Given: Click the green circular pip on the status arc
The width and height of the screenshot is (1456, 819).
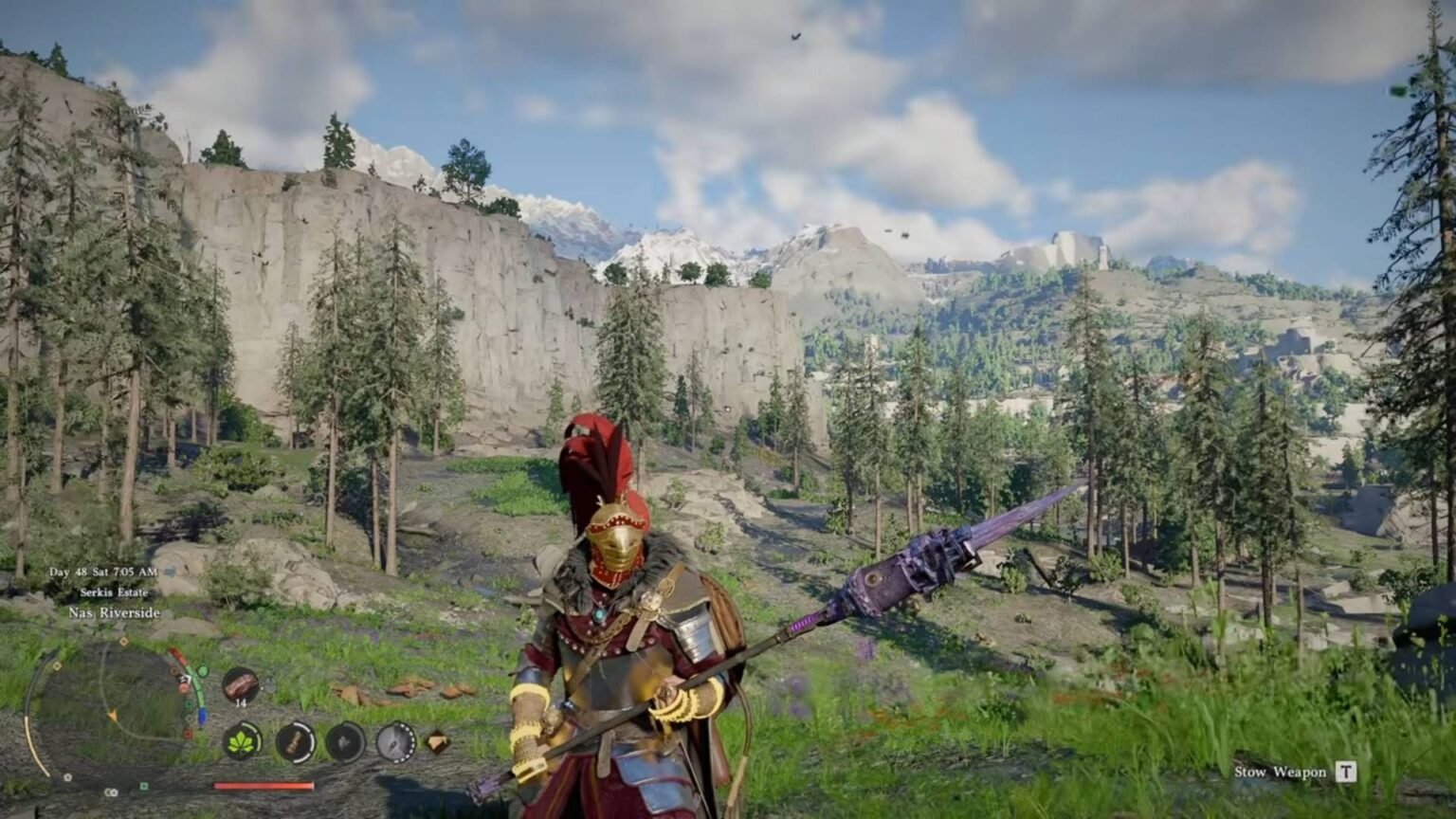Looking at the screenshot, I should (x=203, y=670).
